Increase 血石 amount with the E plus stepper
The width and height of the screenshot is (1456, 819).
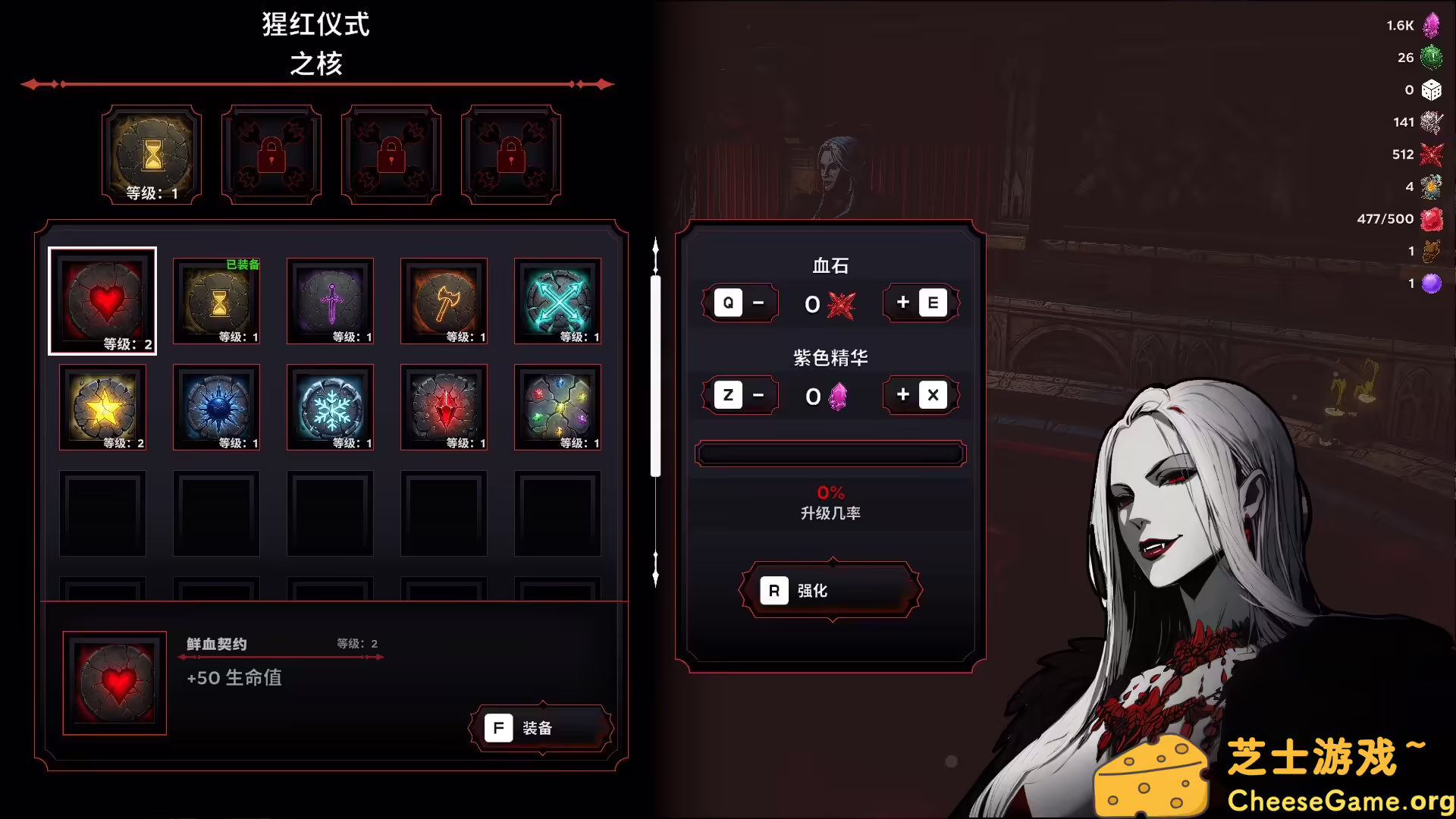click(921, 303)
